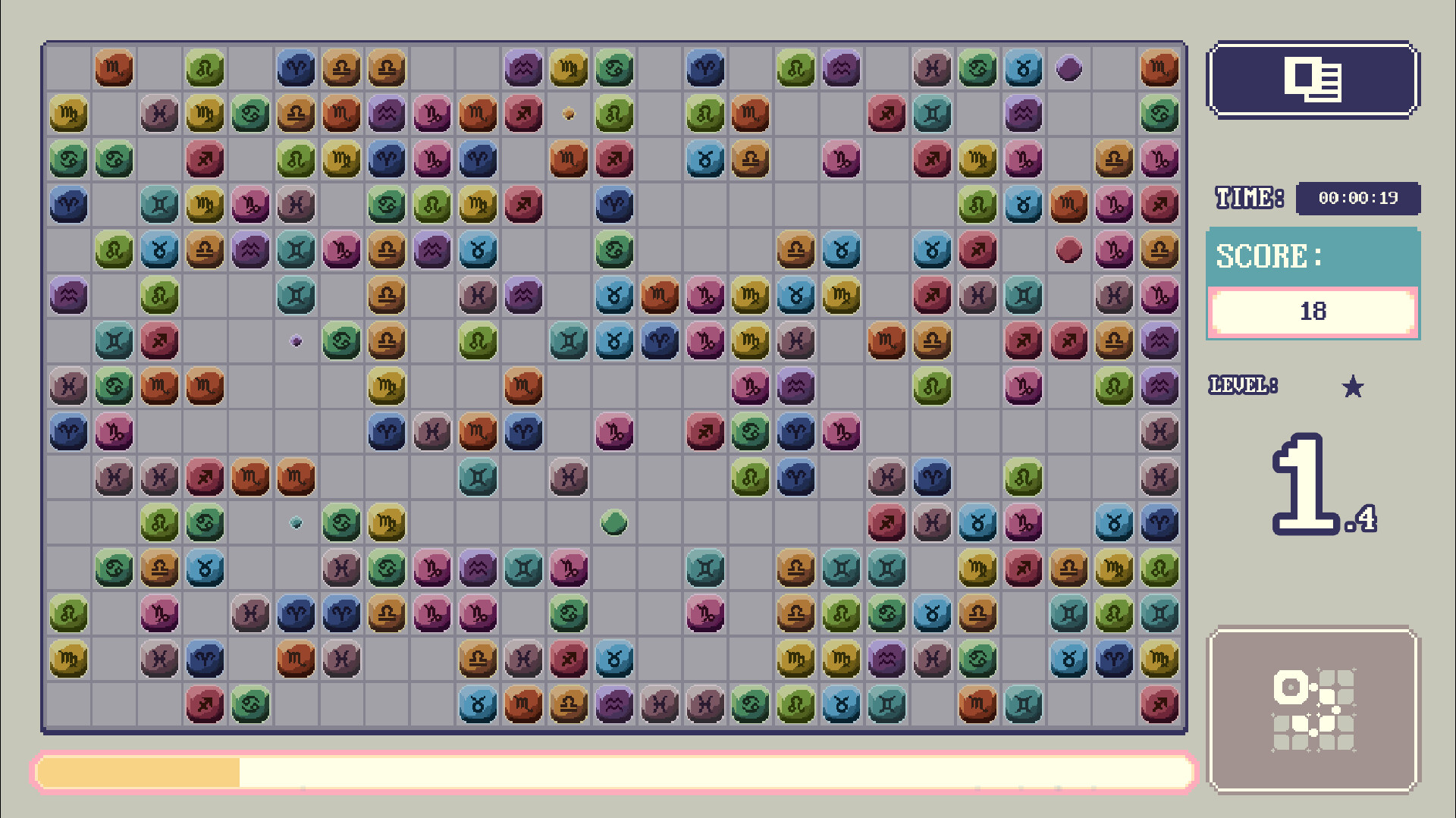This screenshot has height=818, width=1456.
Task: Click the timer showing 00:00:19
Action: pyautogui.click(x=1358, y=199)
